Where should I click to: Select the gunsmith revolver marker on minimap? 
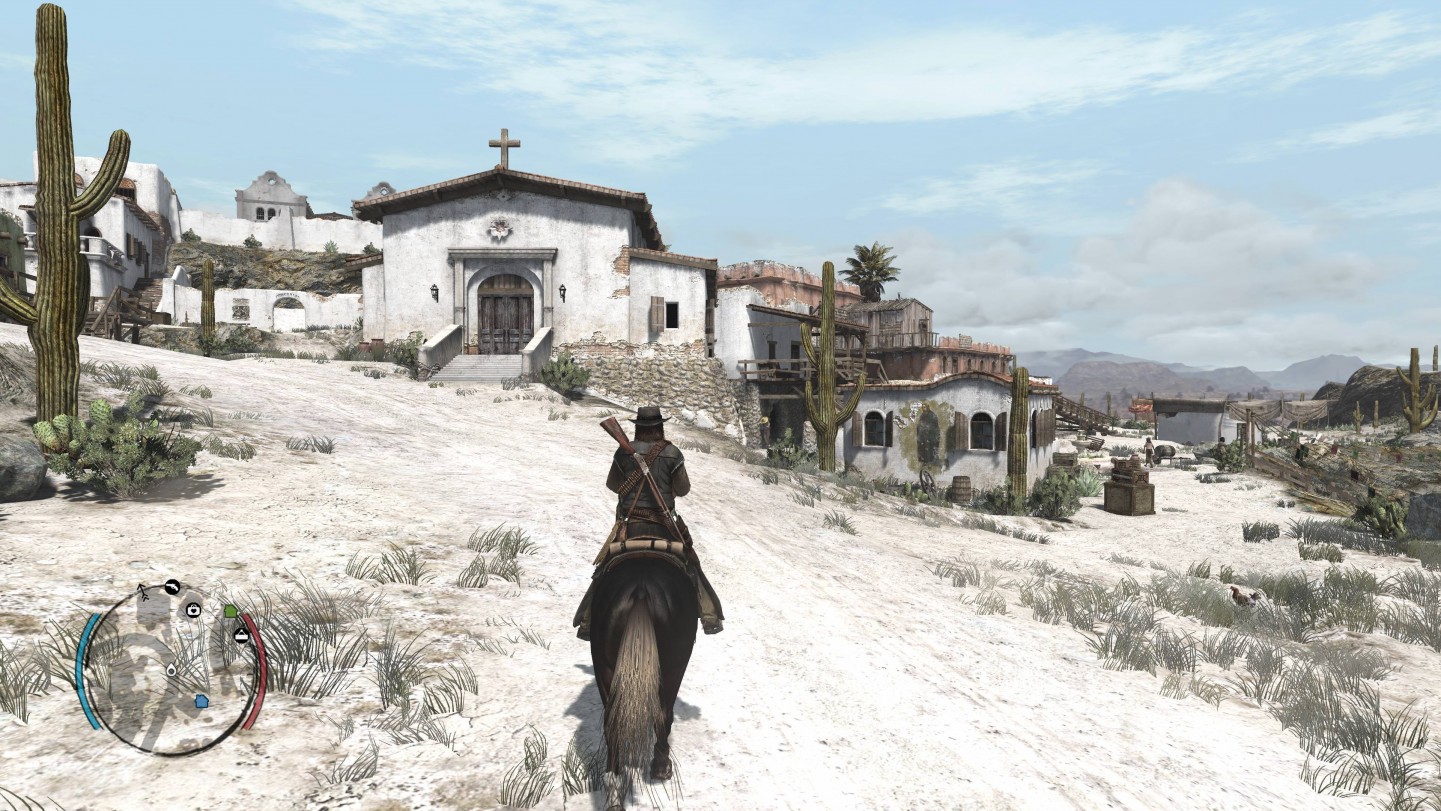tap(172, 587)
